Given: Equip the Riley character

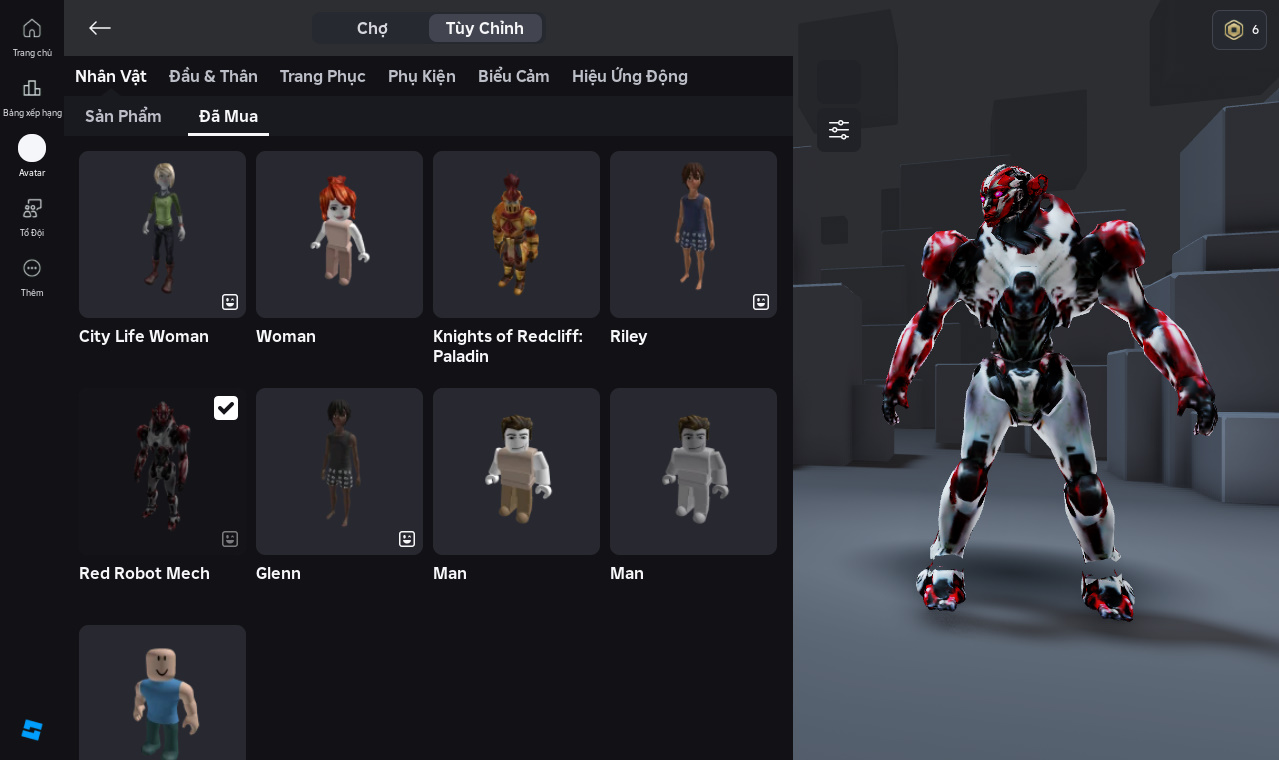Looking at the screenshot, I should [693, 234].
